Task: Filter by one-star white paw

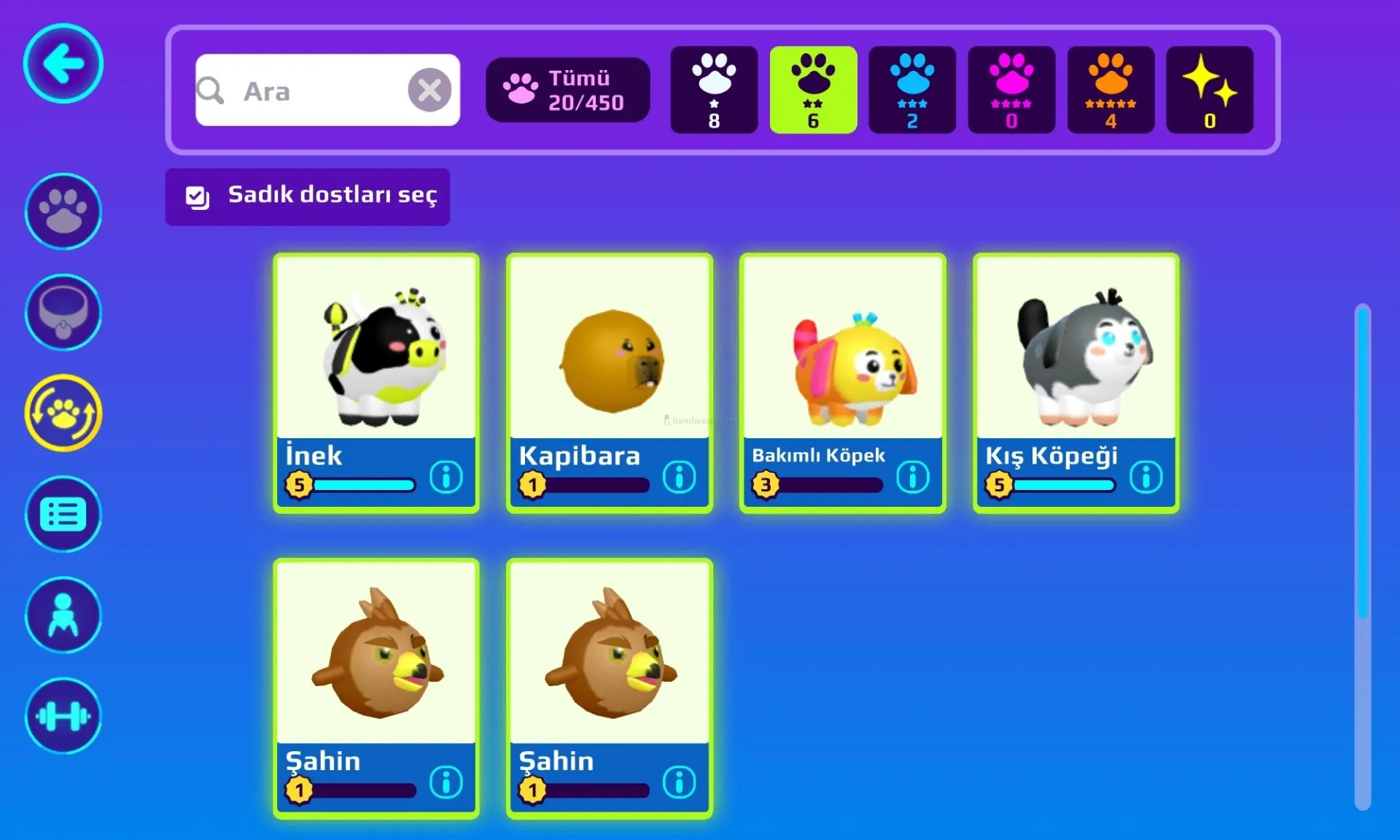Action: [x=714, y=90]
